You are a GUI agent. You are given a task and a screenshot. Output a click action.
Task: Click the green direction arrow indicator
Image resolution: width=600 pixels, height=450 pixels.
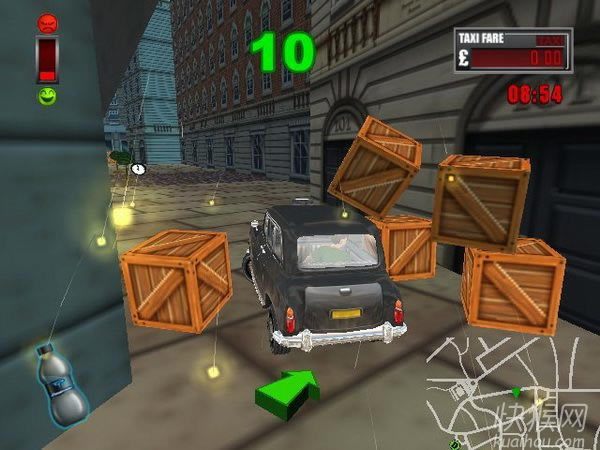click(x=287, y=390)
